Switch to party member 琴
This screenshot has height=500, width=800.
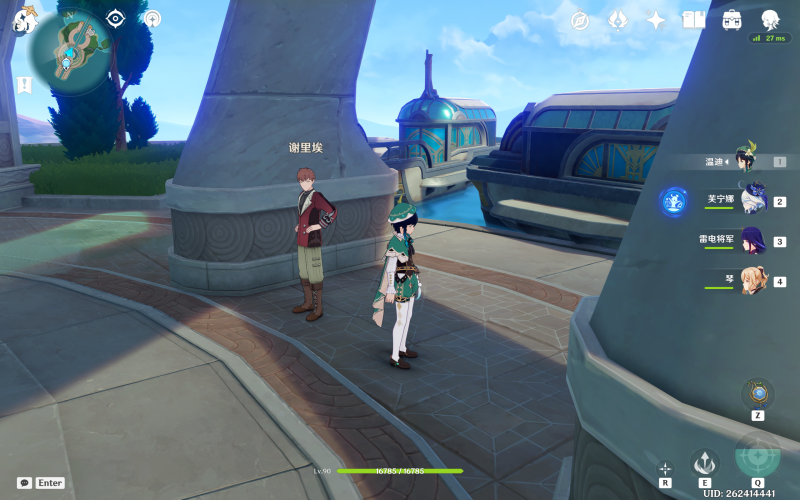coord(750,280)
